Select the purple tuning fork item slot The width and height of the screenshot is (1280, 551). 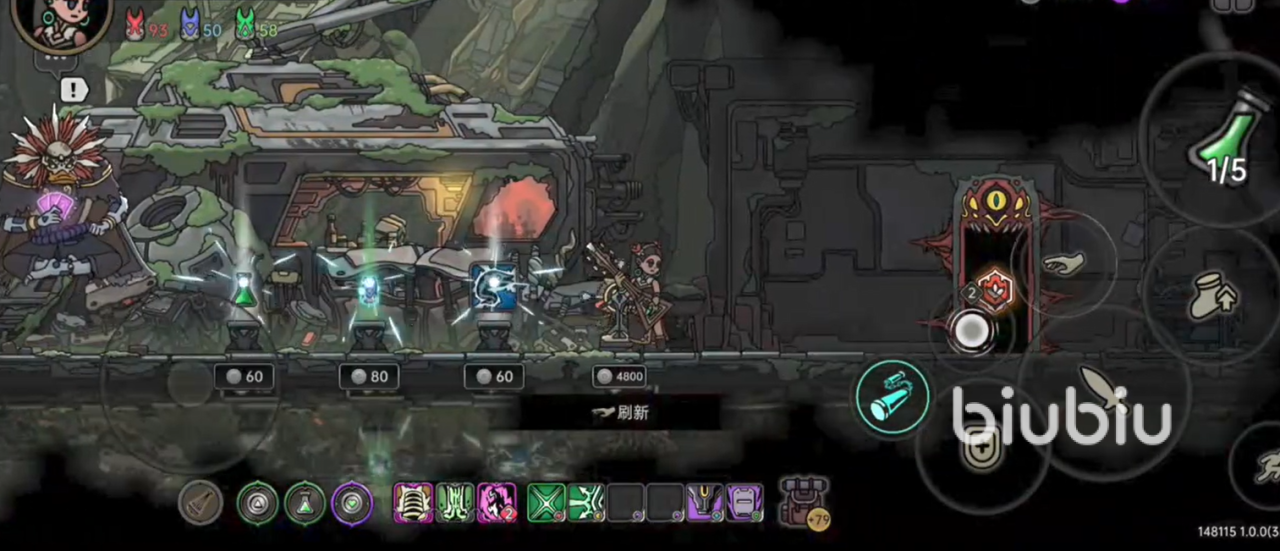[704, 502]
